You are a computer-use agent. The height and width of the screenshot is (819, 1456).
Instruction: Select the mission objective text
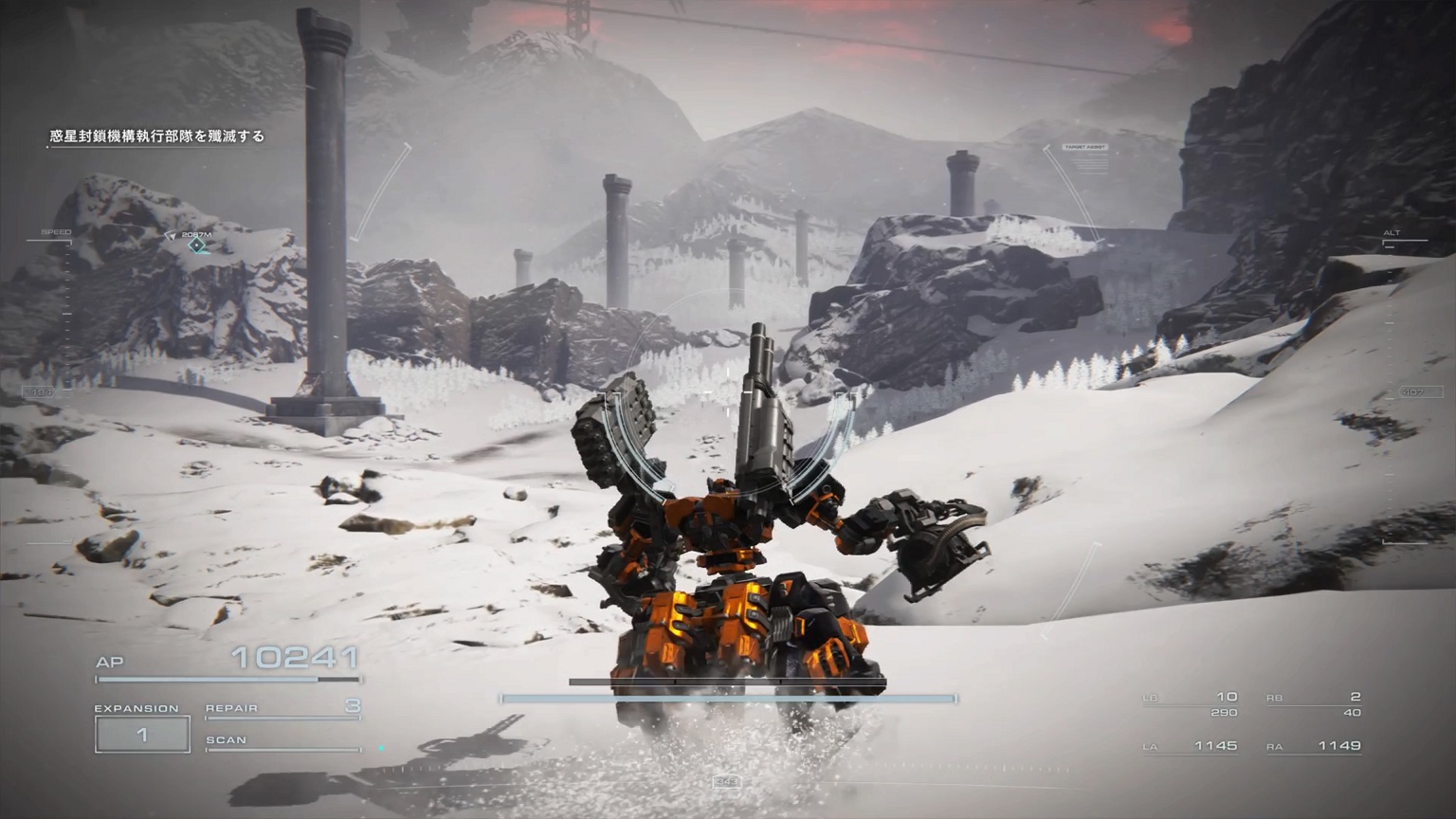point(157,136)
